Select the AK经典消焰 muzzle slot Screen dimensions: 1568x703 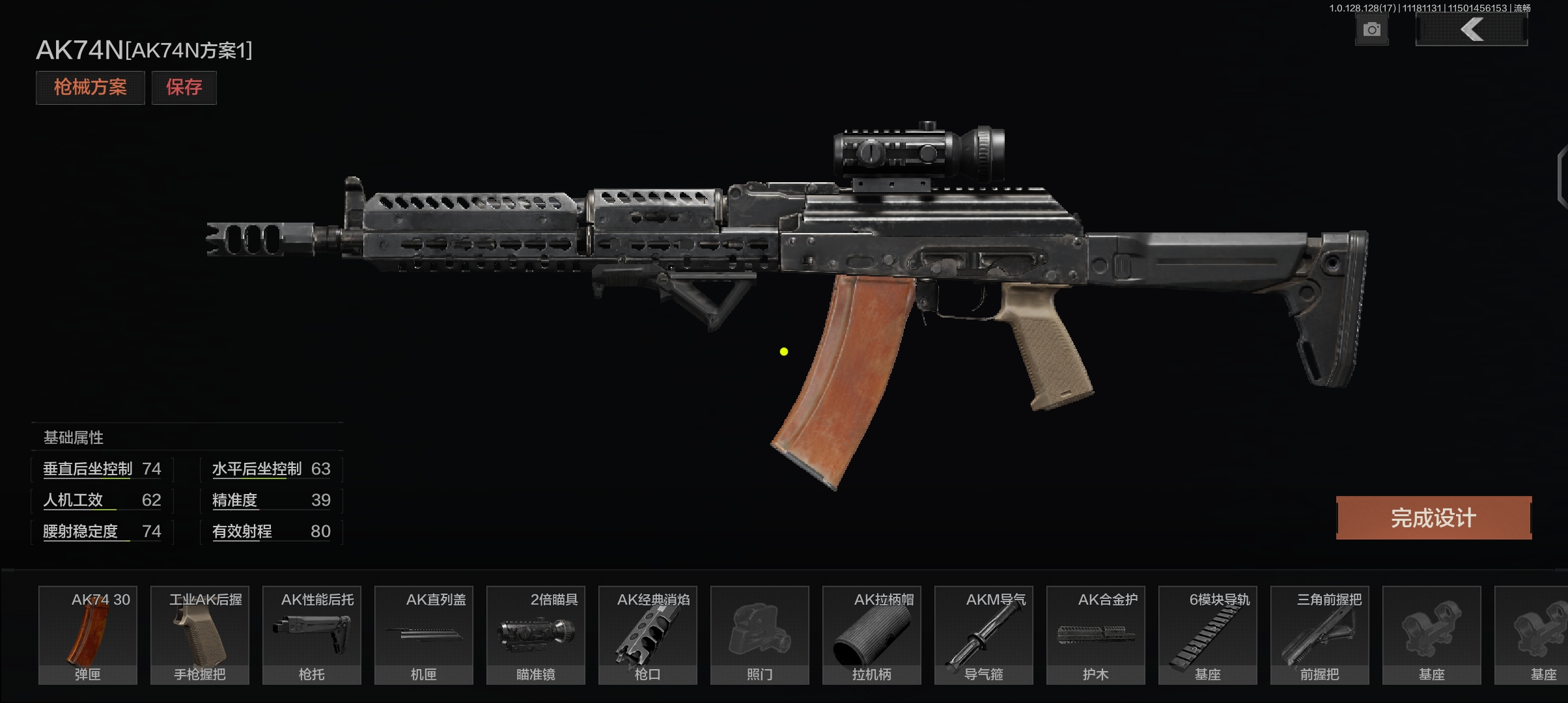click(x=648, y=635)
